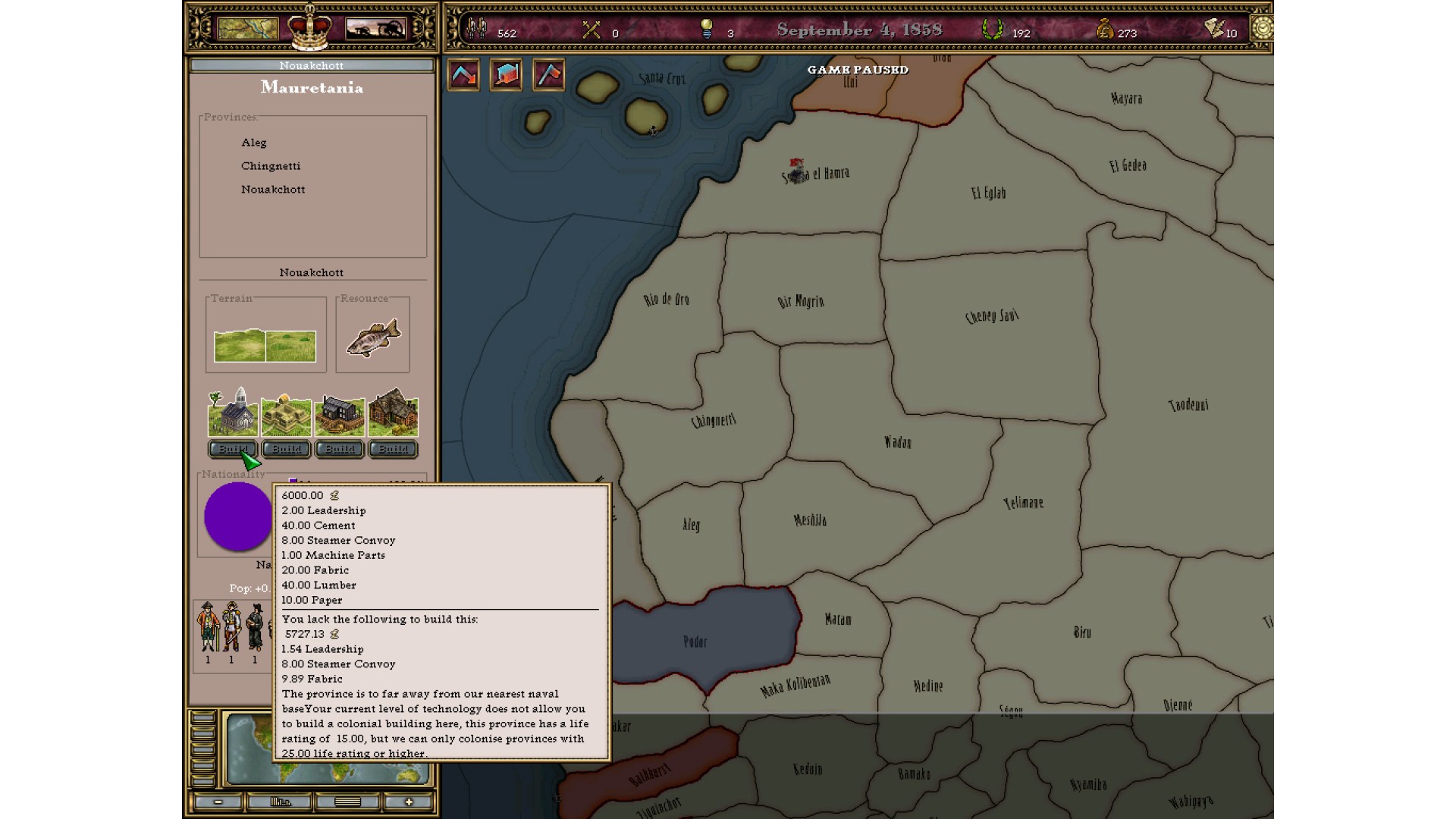
Task: Zoom in with the plus button
Action: [409, 802]
